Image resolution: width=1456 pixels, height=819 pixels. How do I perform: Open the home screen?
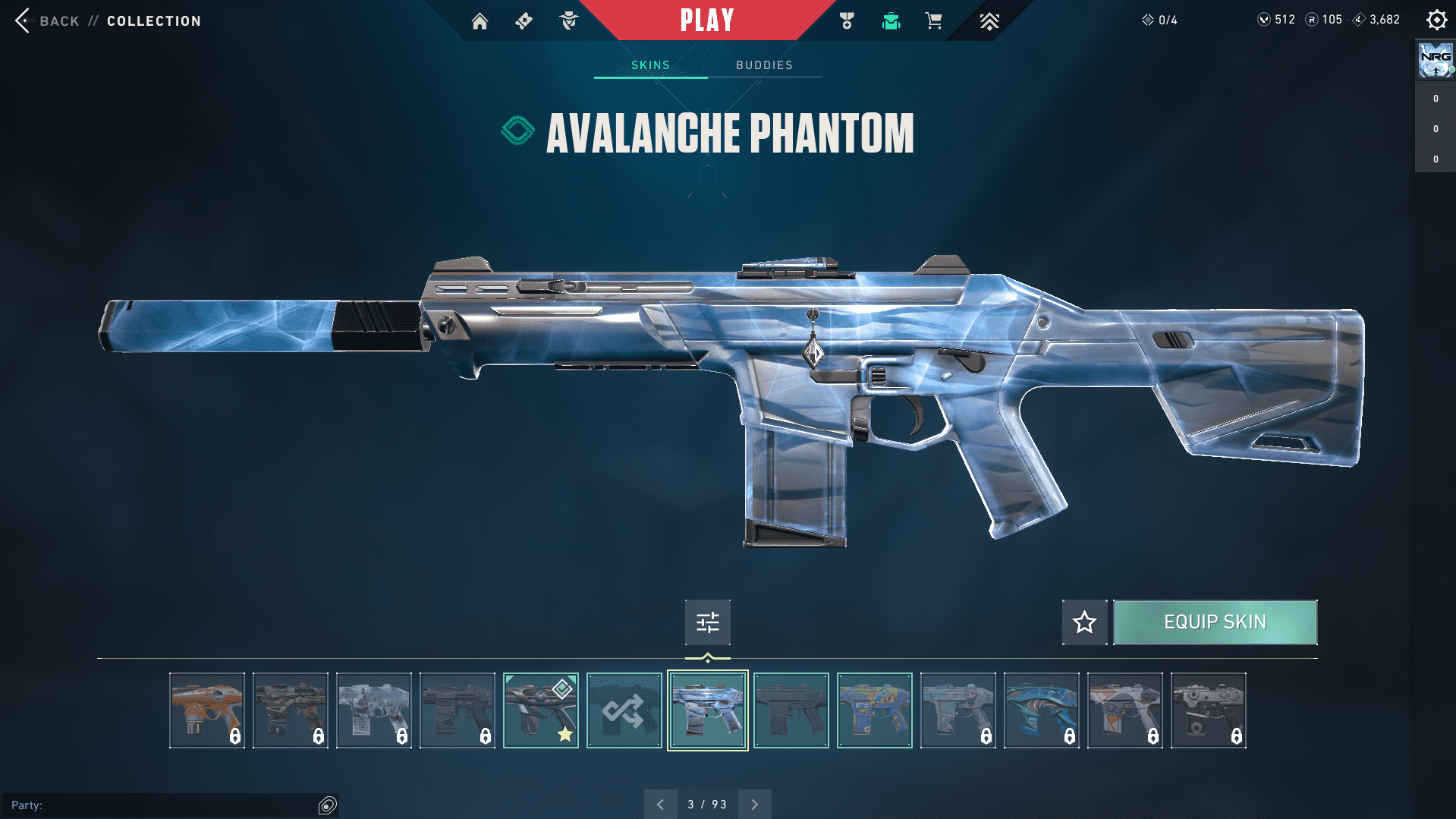click(480, 21)
